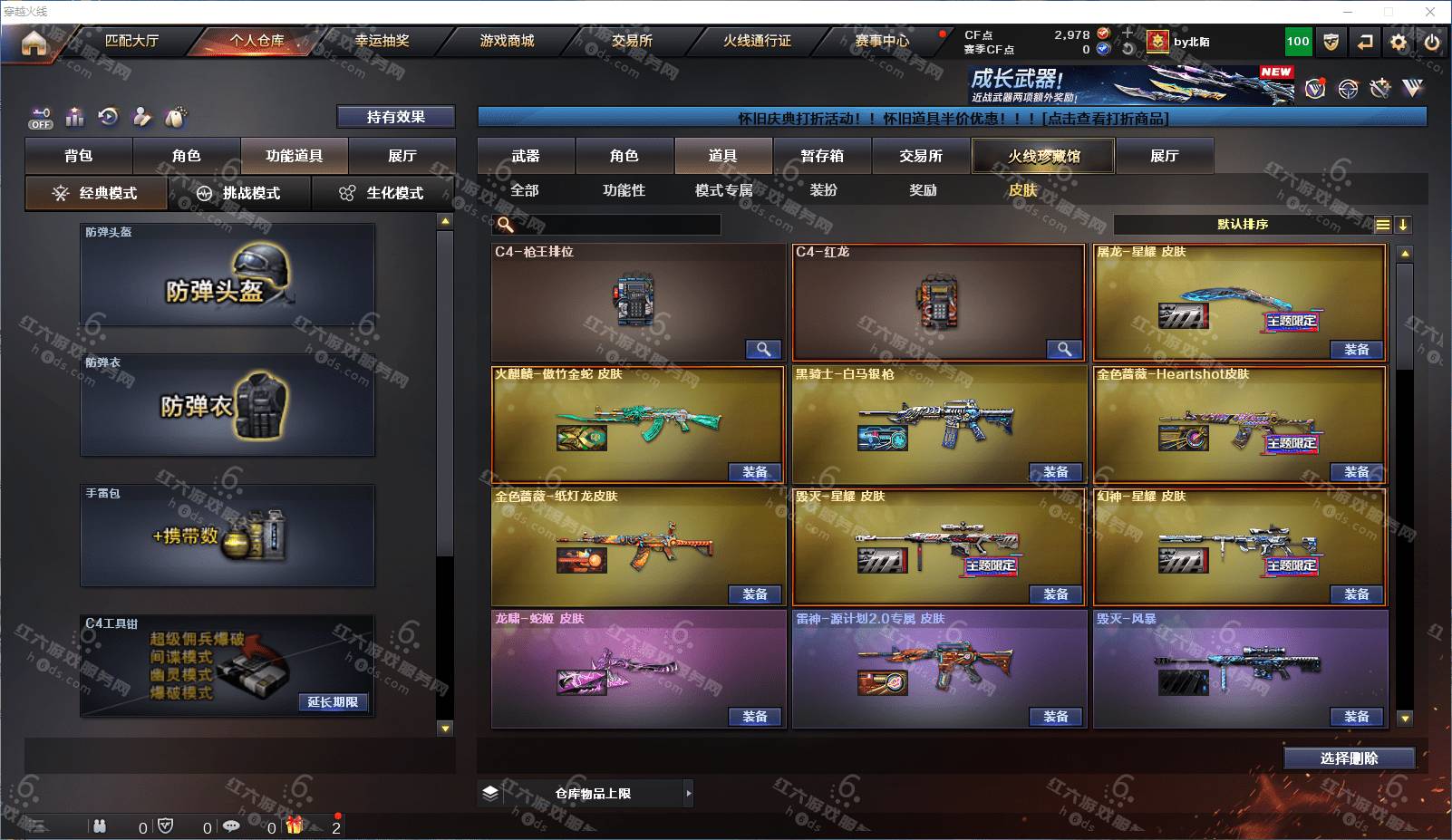Return to lobby via the home icon
The image size is (1452, 840).
34,43
